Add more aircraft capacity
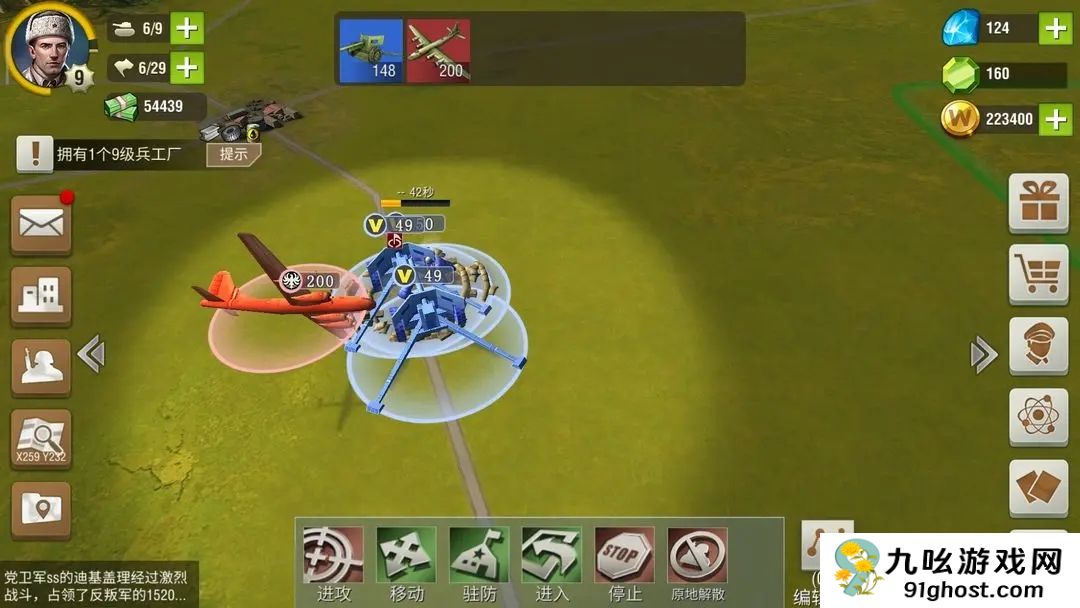 187,68
